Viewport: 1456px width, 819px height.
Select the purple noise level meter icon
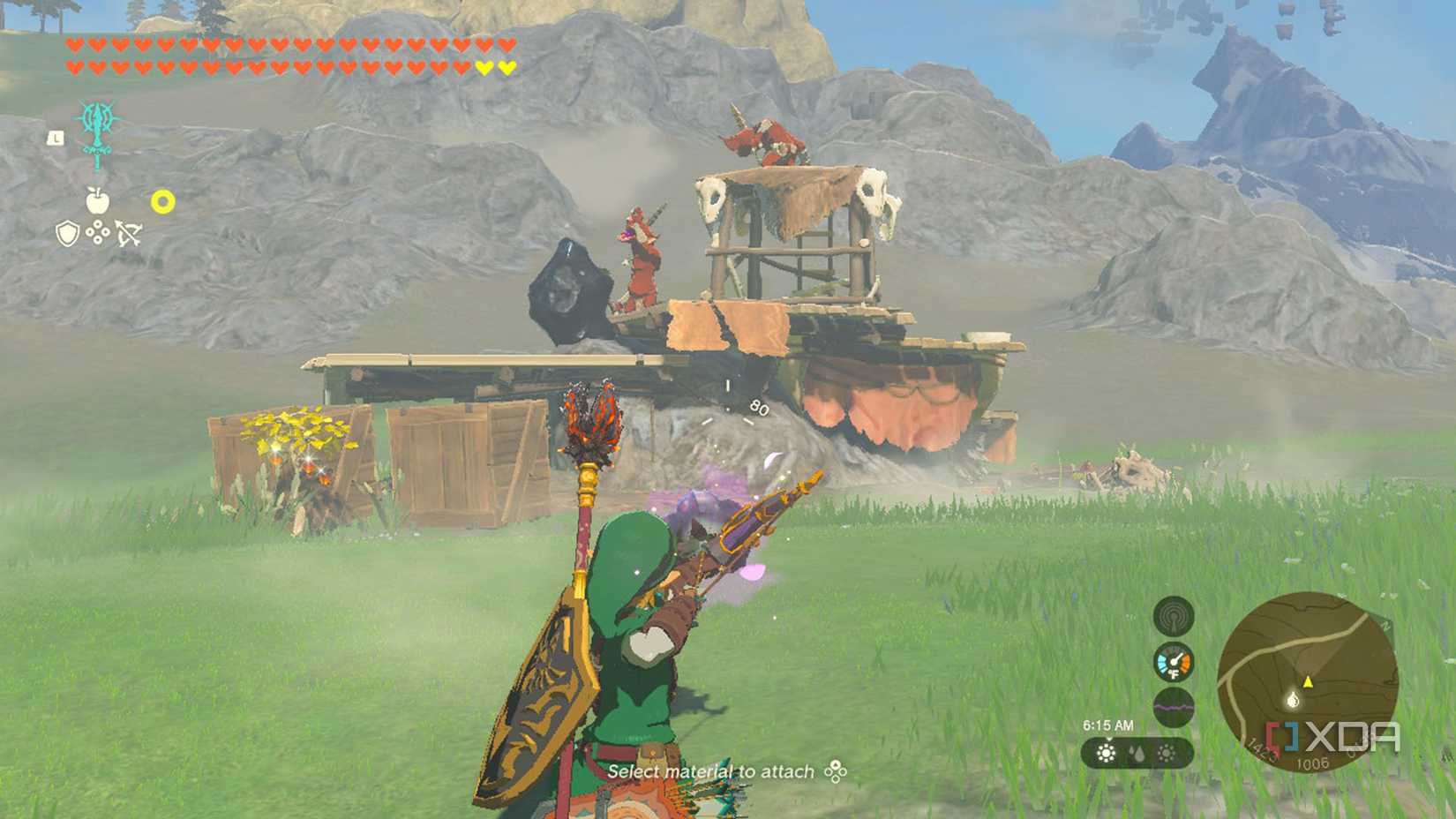(1174, 706)
